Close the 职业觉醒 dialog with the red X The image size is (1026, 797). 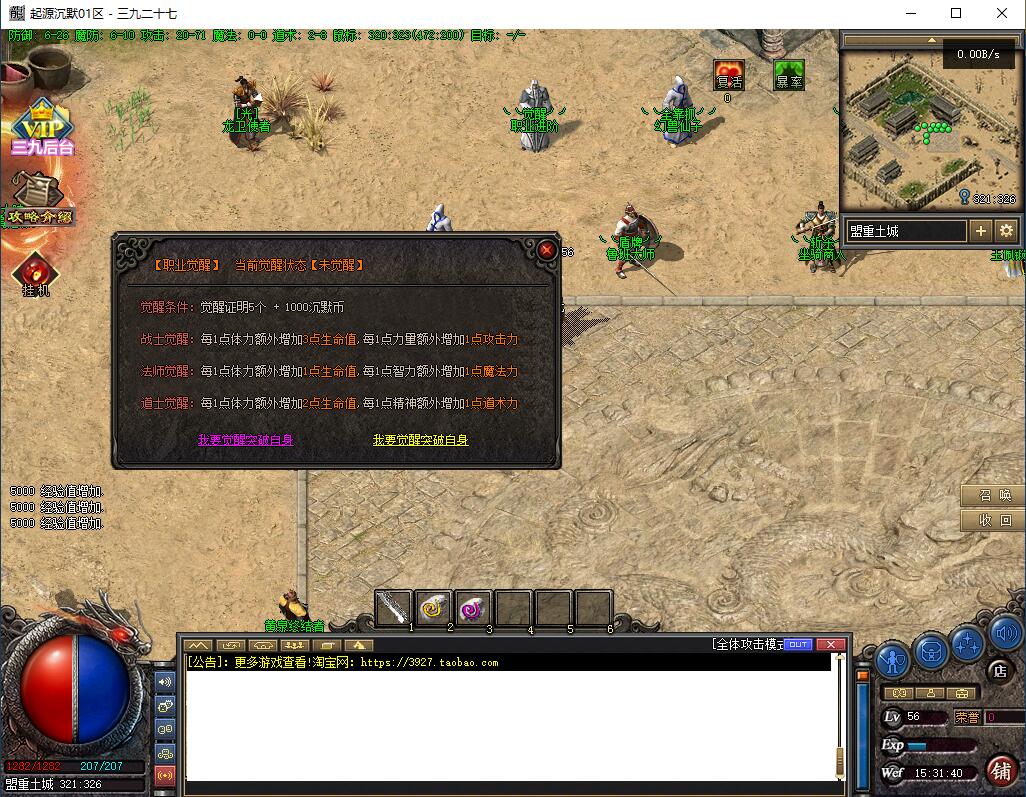pos(547,250)
